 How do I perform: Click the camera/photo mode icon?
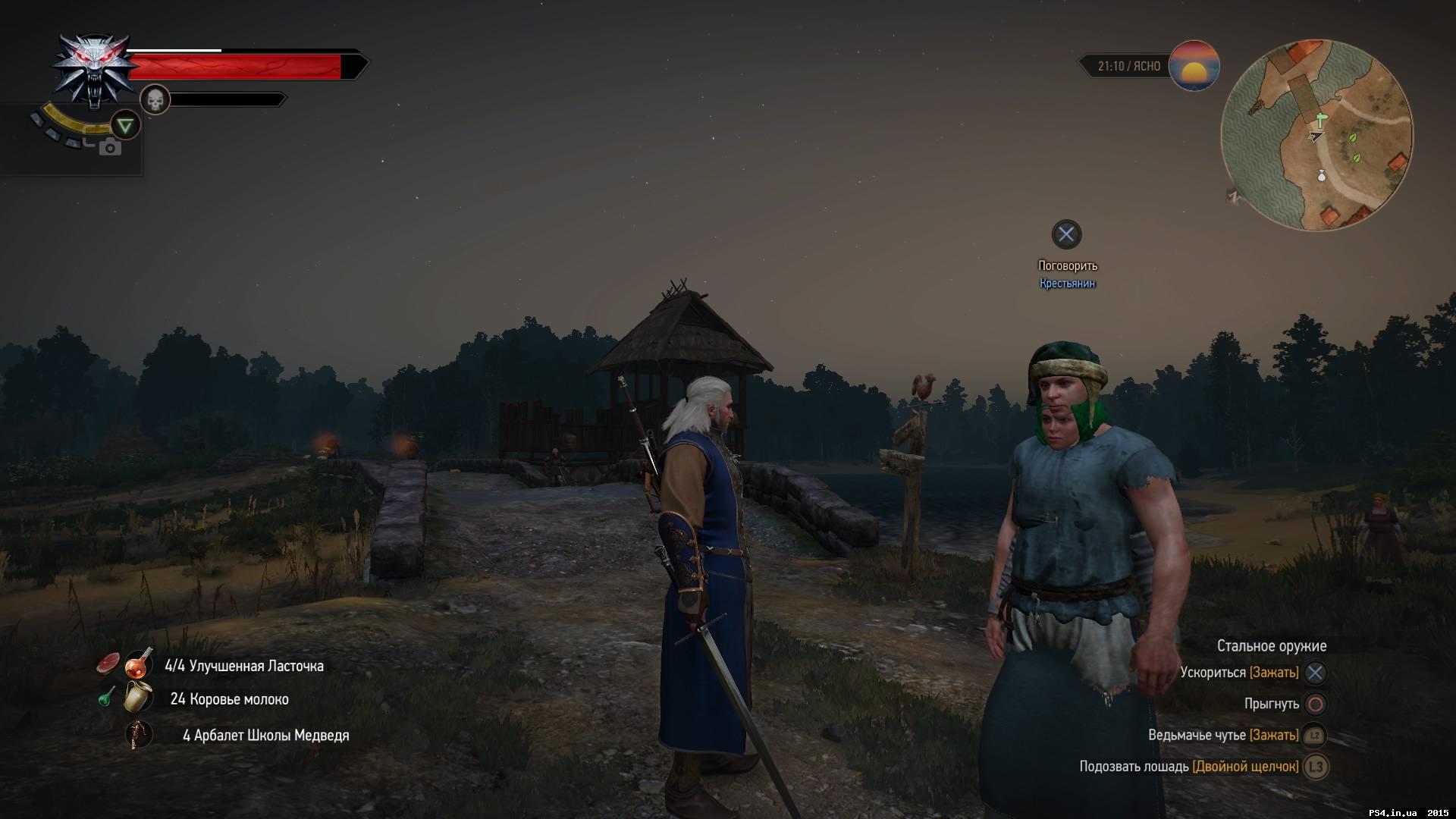tap(111, 147)
